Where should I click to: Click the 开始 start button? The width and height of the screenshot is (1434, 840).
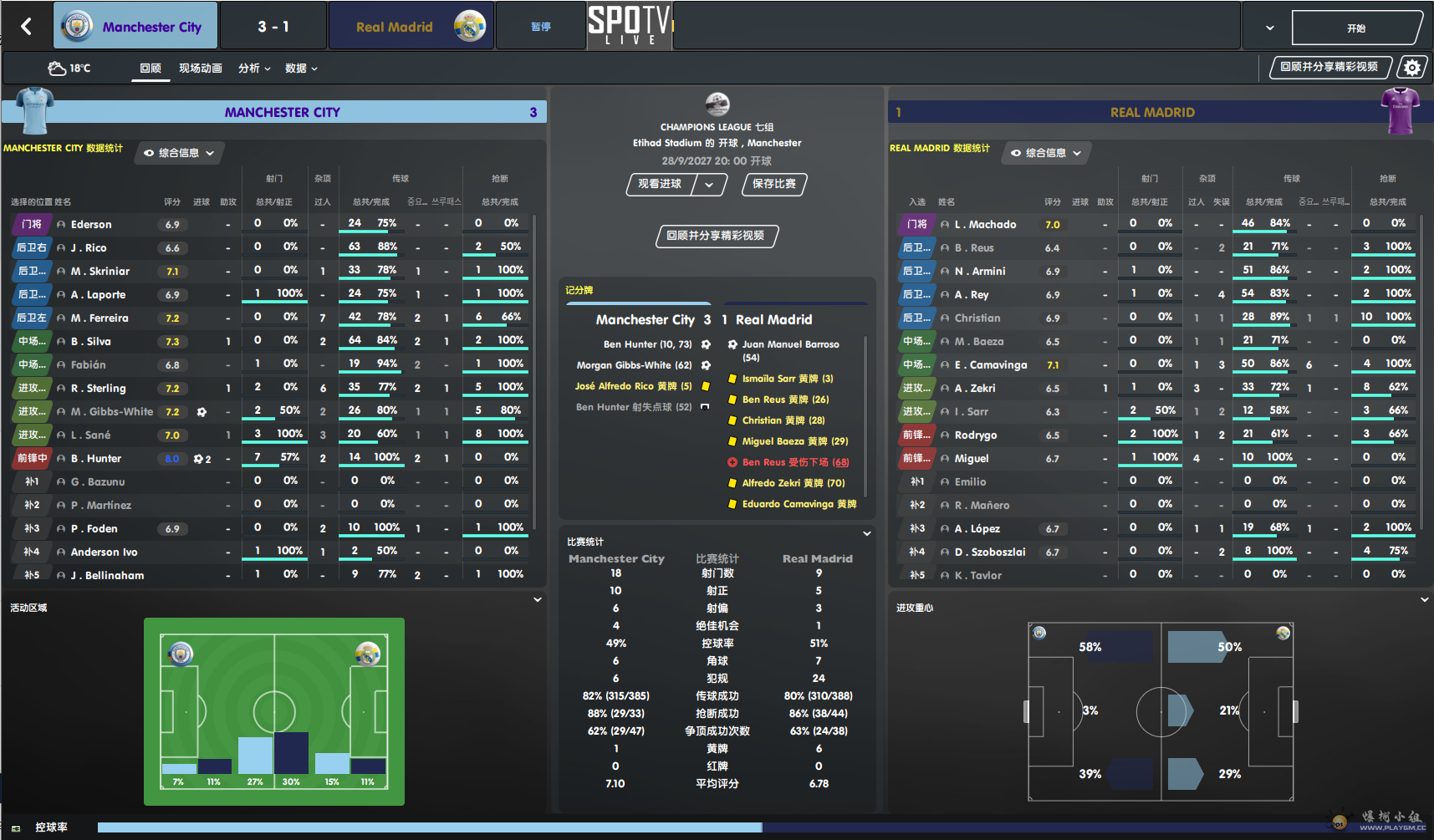pos(1355,28)
